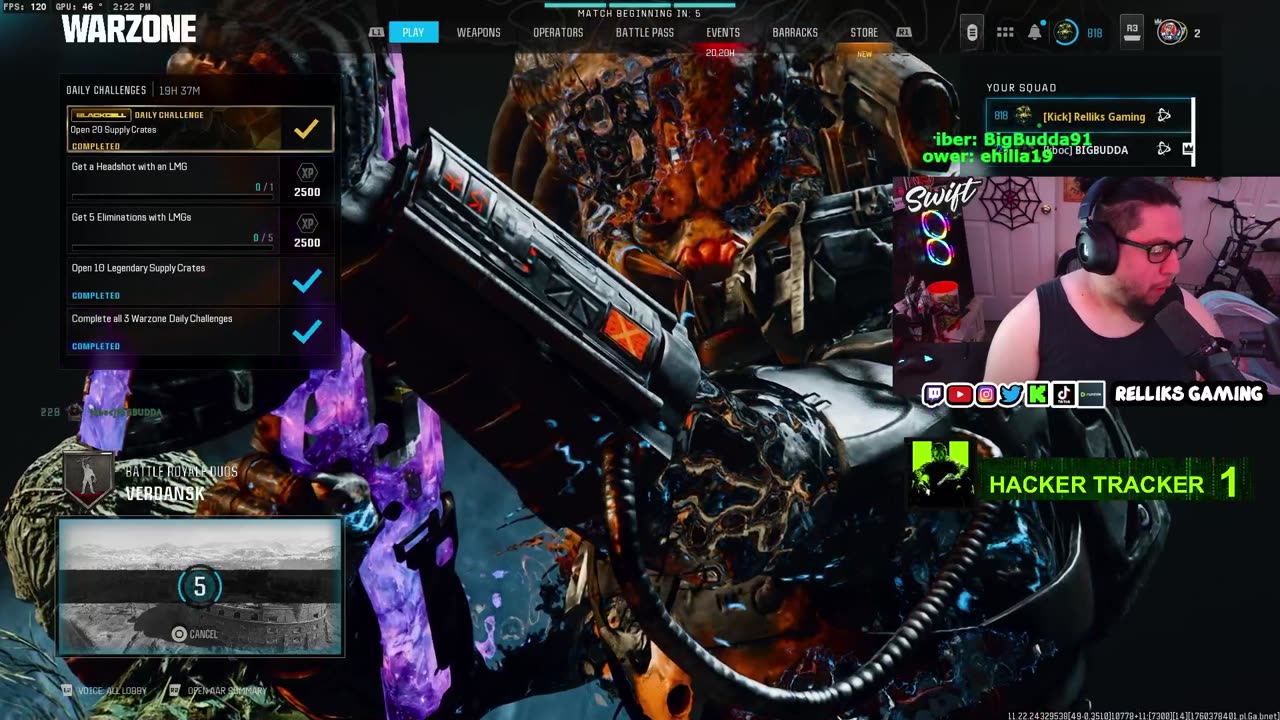Select Relliks Gaming squad member row
Viewport: 1280px width, 720px height.
1089,116
